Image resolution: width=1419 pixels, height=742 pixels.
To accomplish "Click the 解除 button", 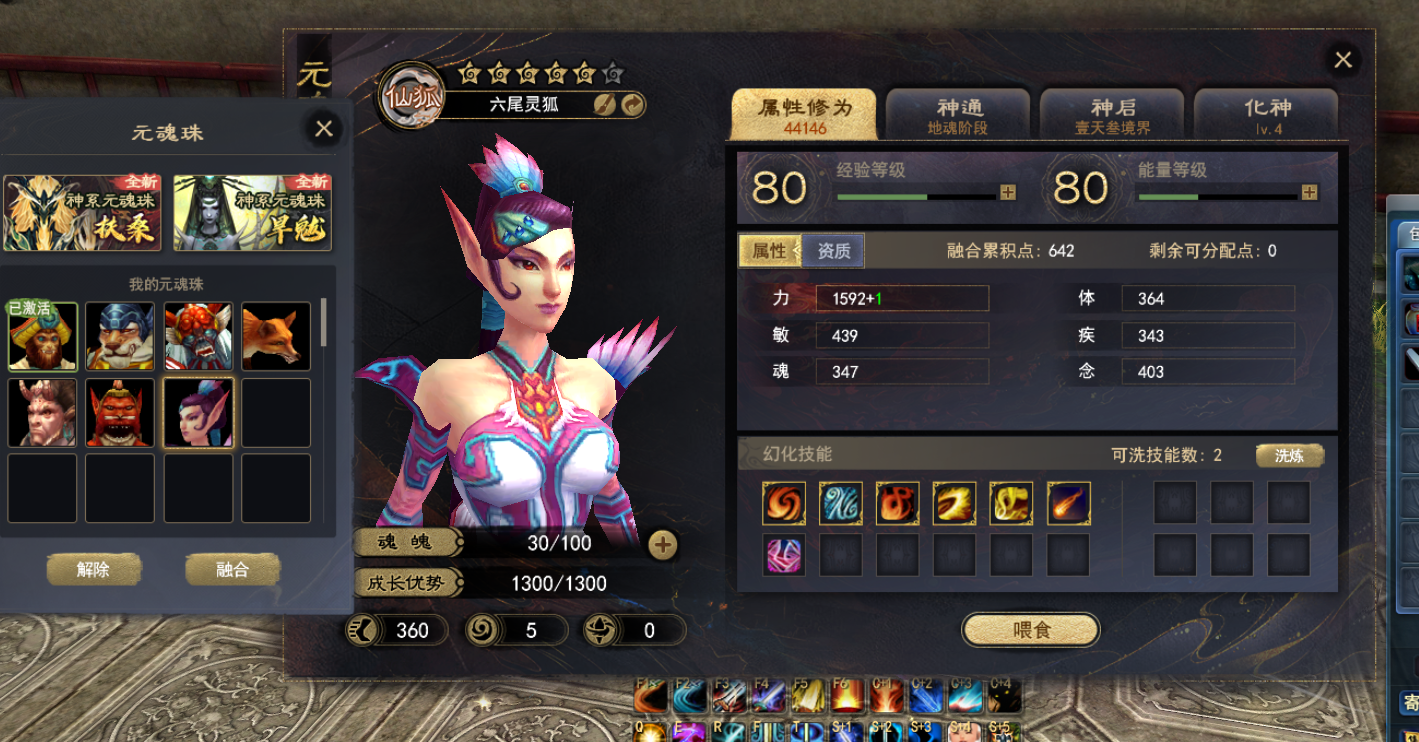I will [93, 570].
